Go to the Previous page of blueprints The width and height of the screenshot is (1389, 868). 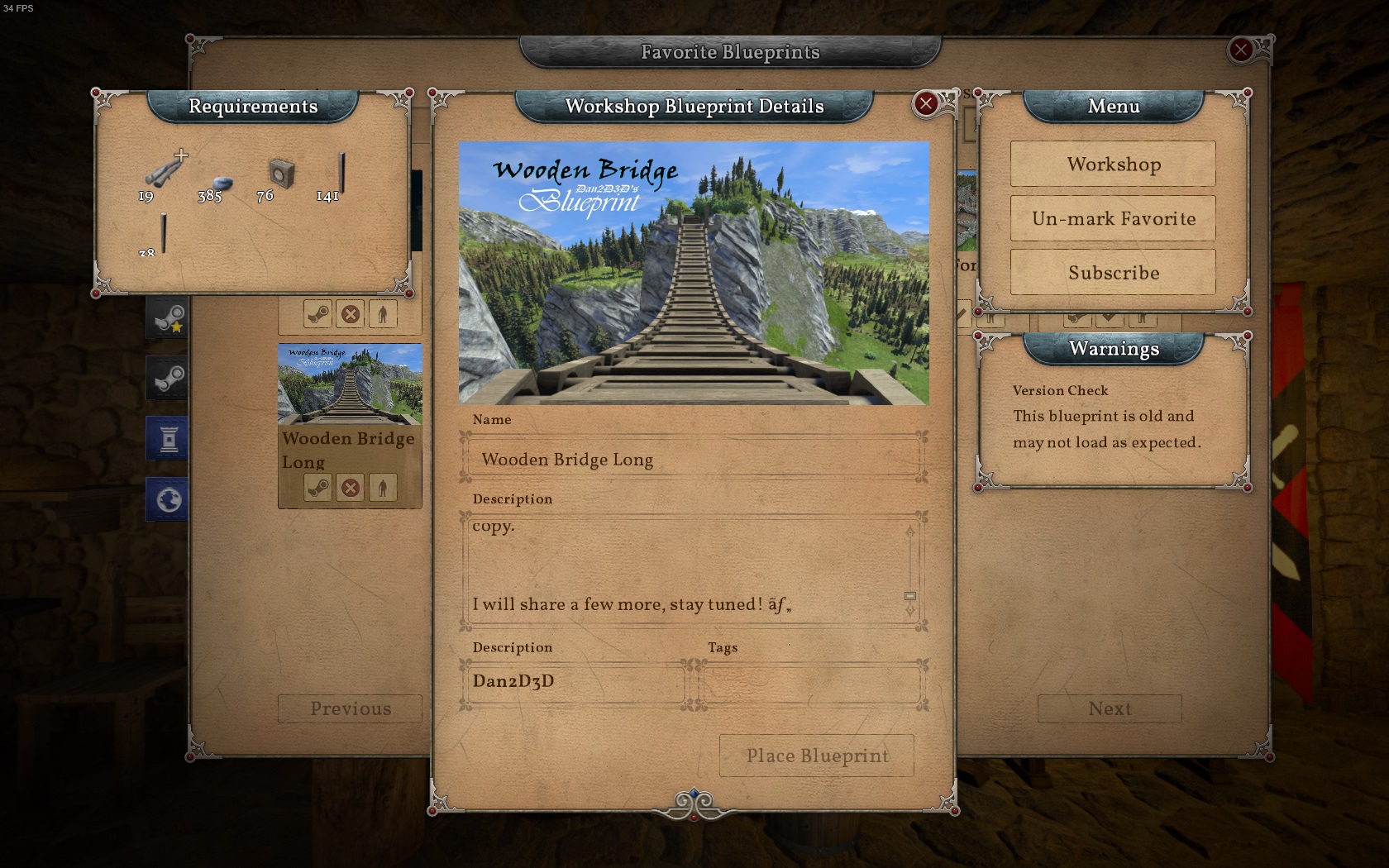click(x=350, y=708)
